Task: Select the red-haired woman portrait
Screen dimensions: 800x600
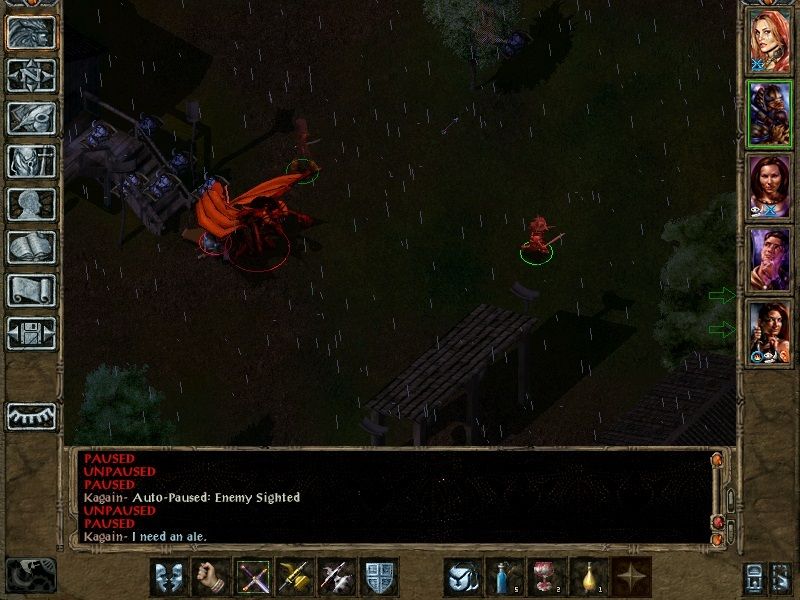Action: (770, 40)
